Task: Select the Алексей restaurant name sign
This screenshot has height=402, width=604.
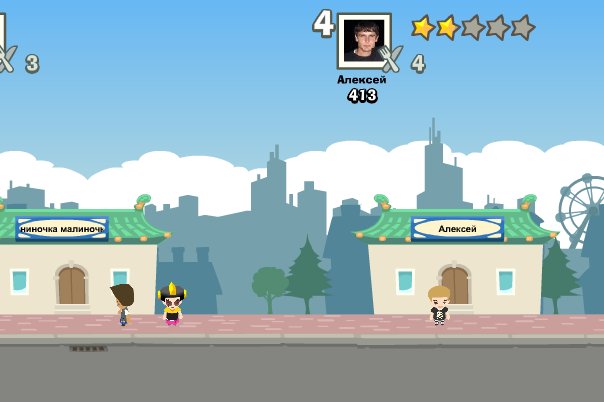Action: click(x=457, y=229)
